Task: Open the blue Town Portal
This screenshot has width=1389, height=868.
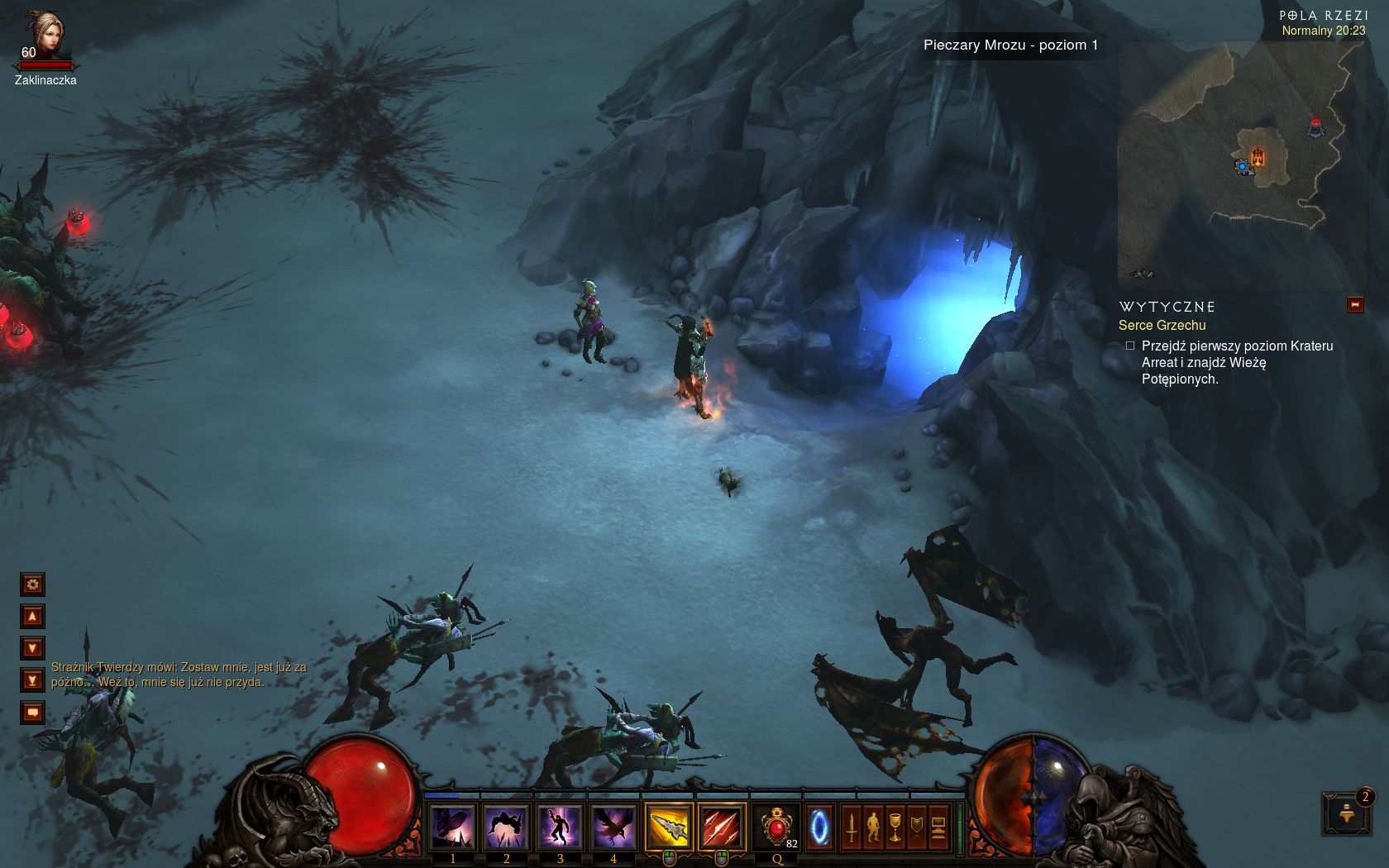Action: [819, 827]
